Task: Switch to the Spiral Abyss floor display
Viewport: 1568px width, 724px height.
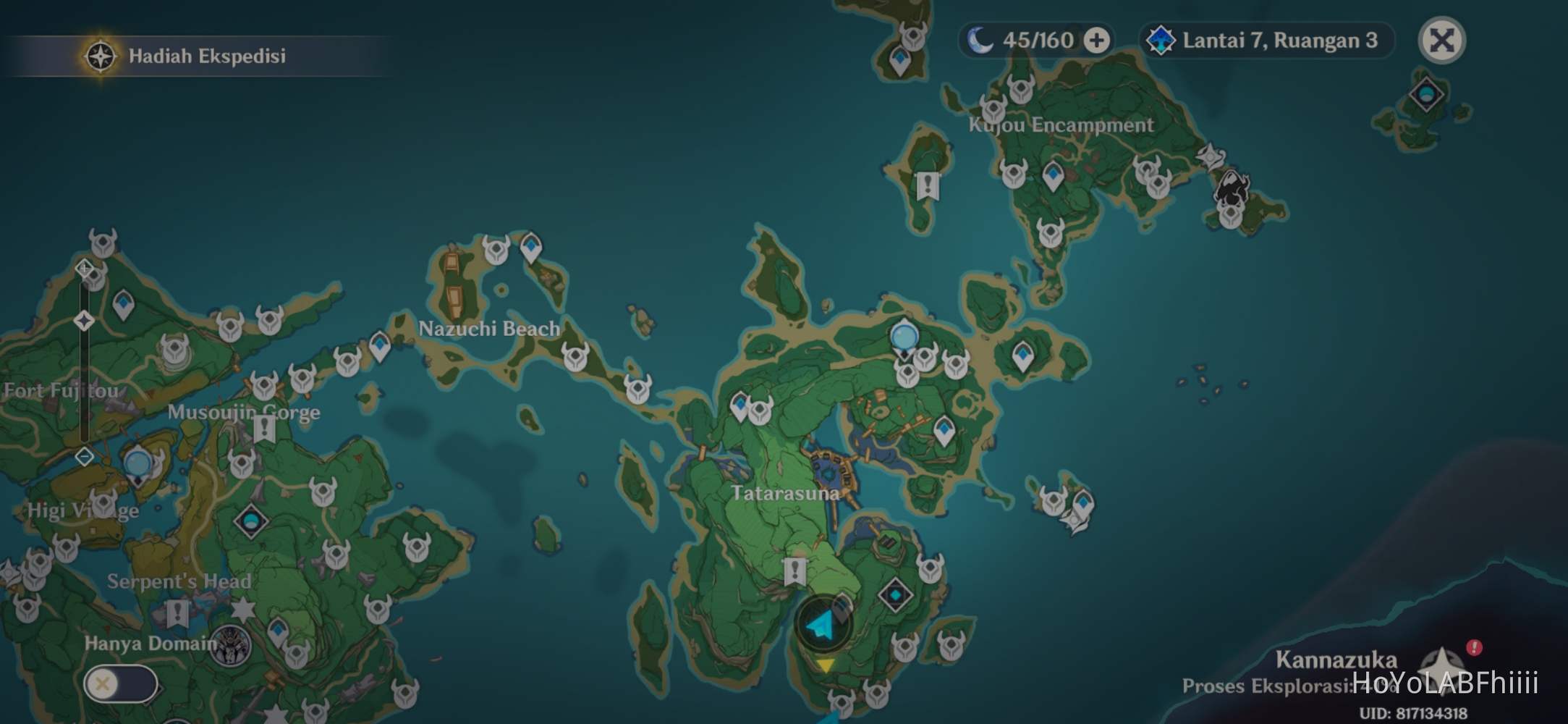Action: [x=1163, y=41]
